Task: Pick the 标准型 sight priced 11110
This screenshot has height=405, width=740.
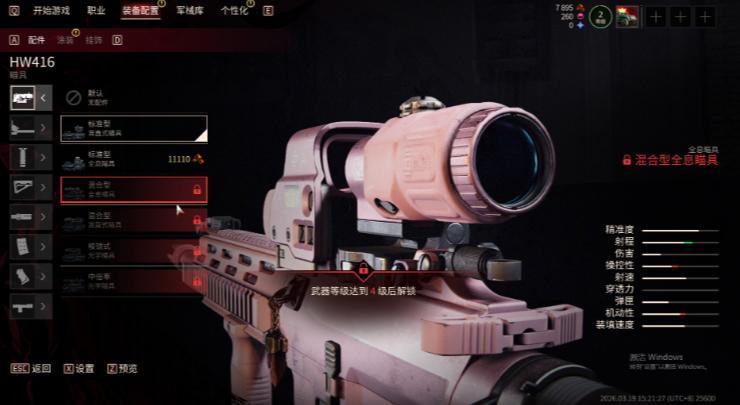Action: pos(133,159)
